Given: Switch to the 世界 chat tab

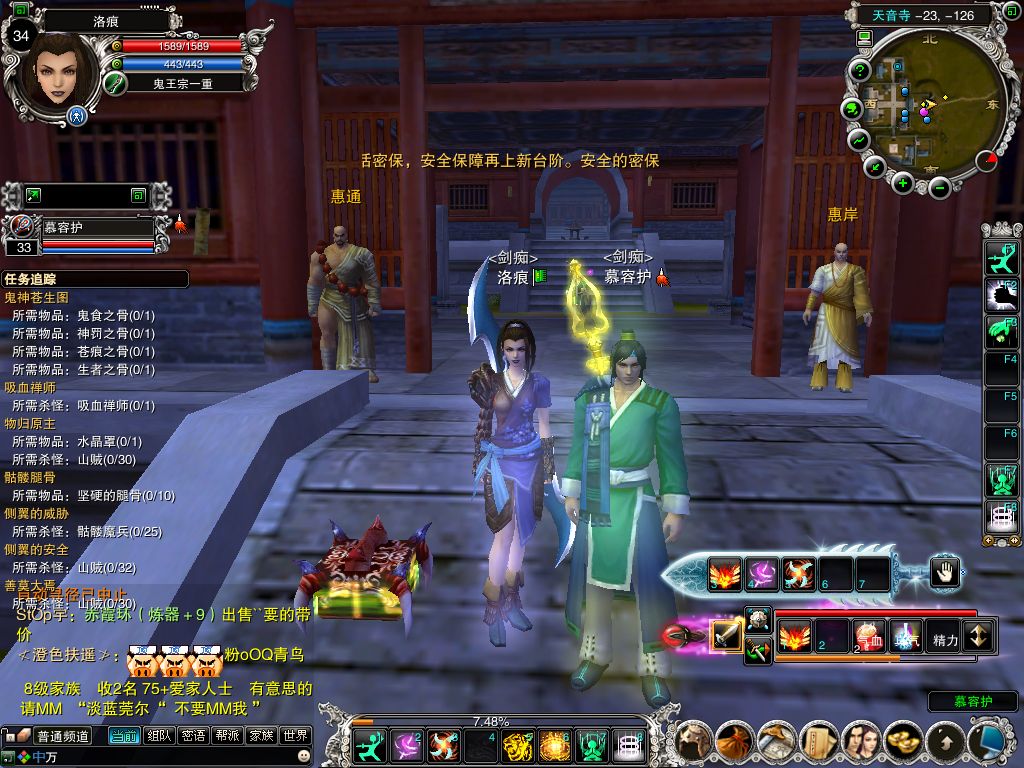Looking at the screenshot, I should (295, 736).
